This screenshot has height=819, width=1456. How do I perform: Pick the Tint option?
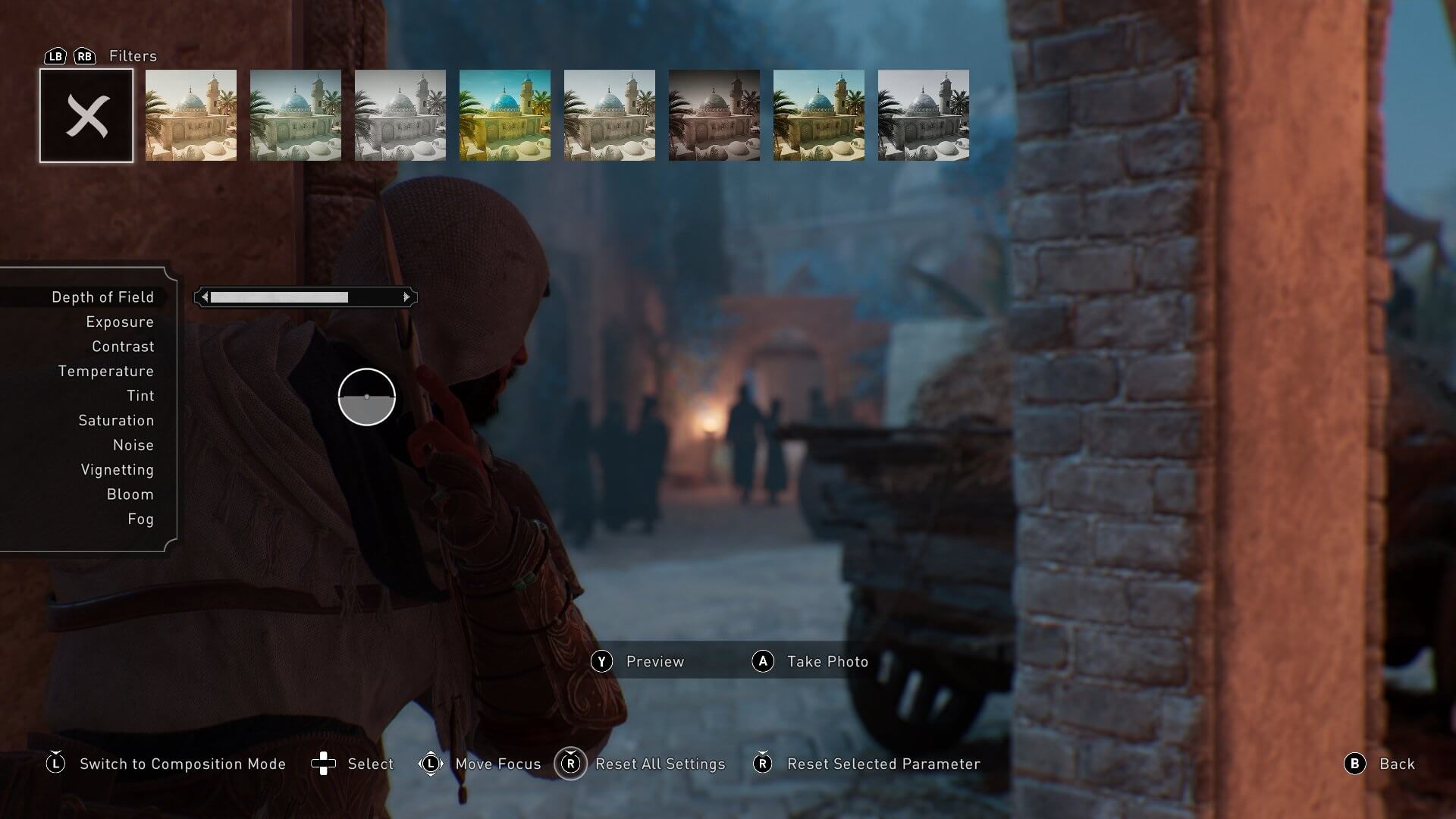pyautogui.click(x=140, y=396)
